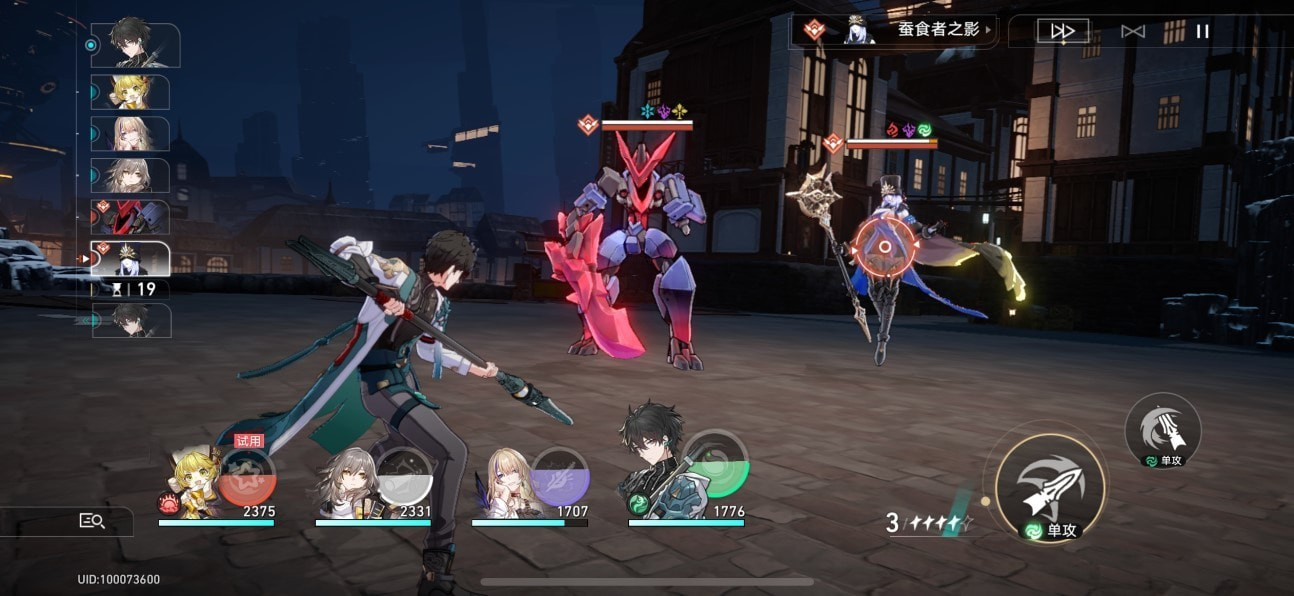Open the battle details magnifier icon
Viewport: 1294px width, 596px height.
92,520
